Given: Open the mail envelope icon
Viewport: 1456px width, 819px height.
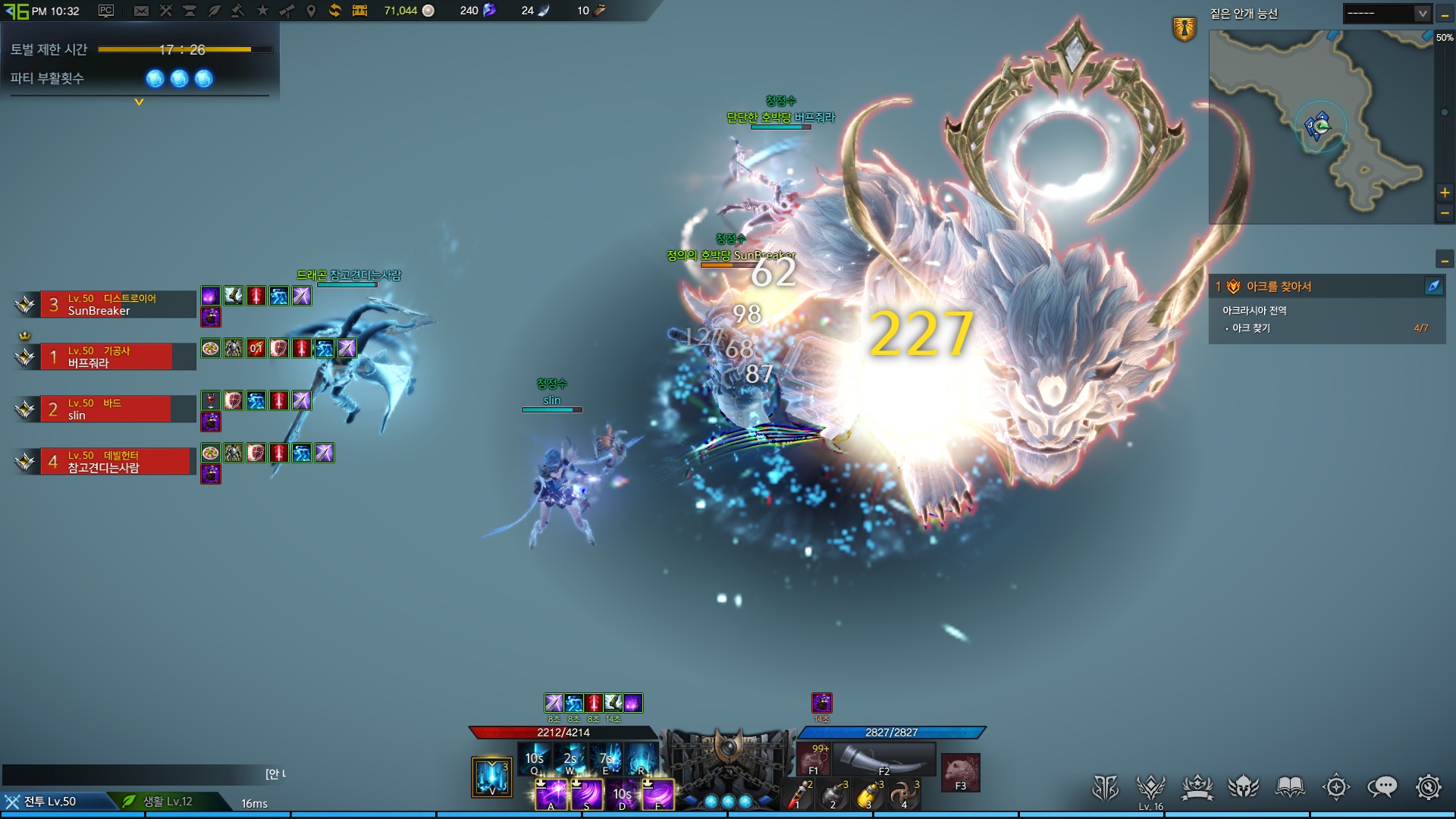Looking at the screenshot, I should (x=141, y=11).
